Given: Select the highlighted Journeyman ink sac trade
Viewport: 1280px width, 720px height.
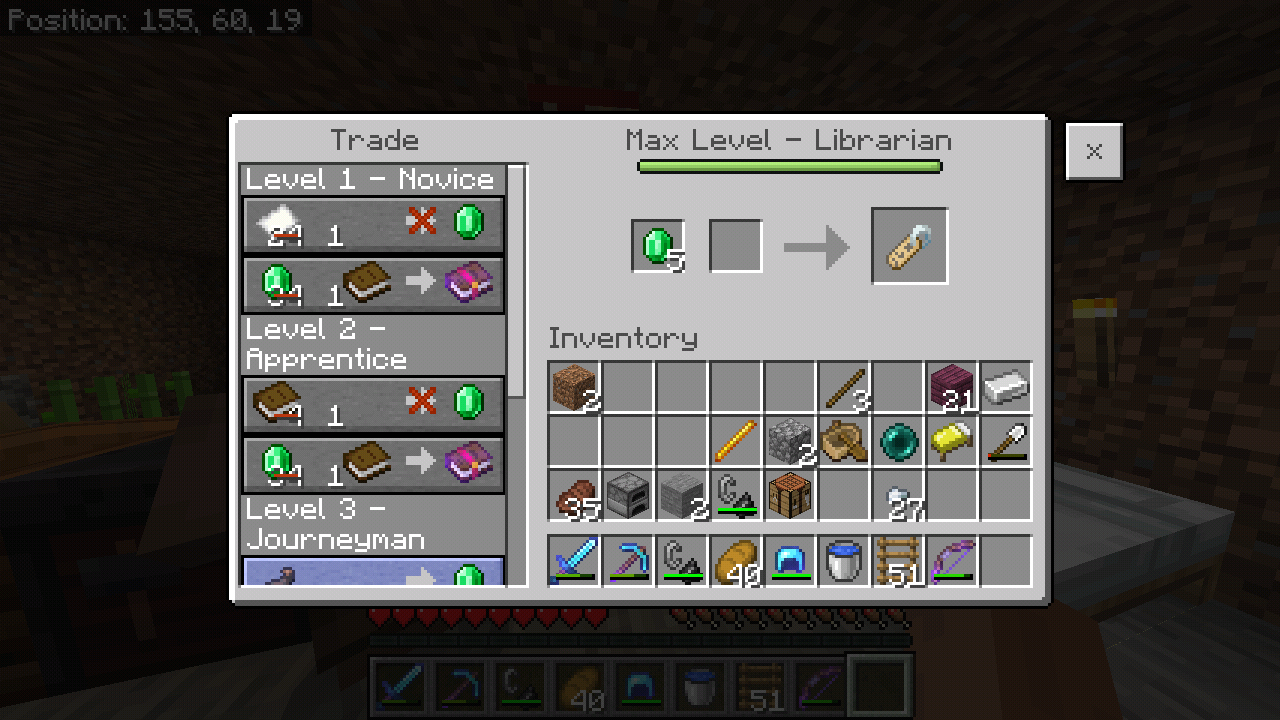Looking at the screenshot, I should 373,573.
